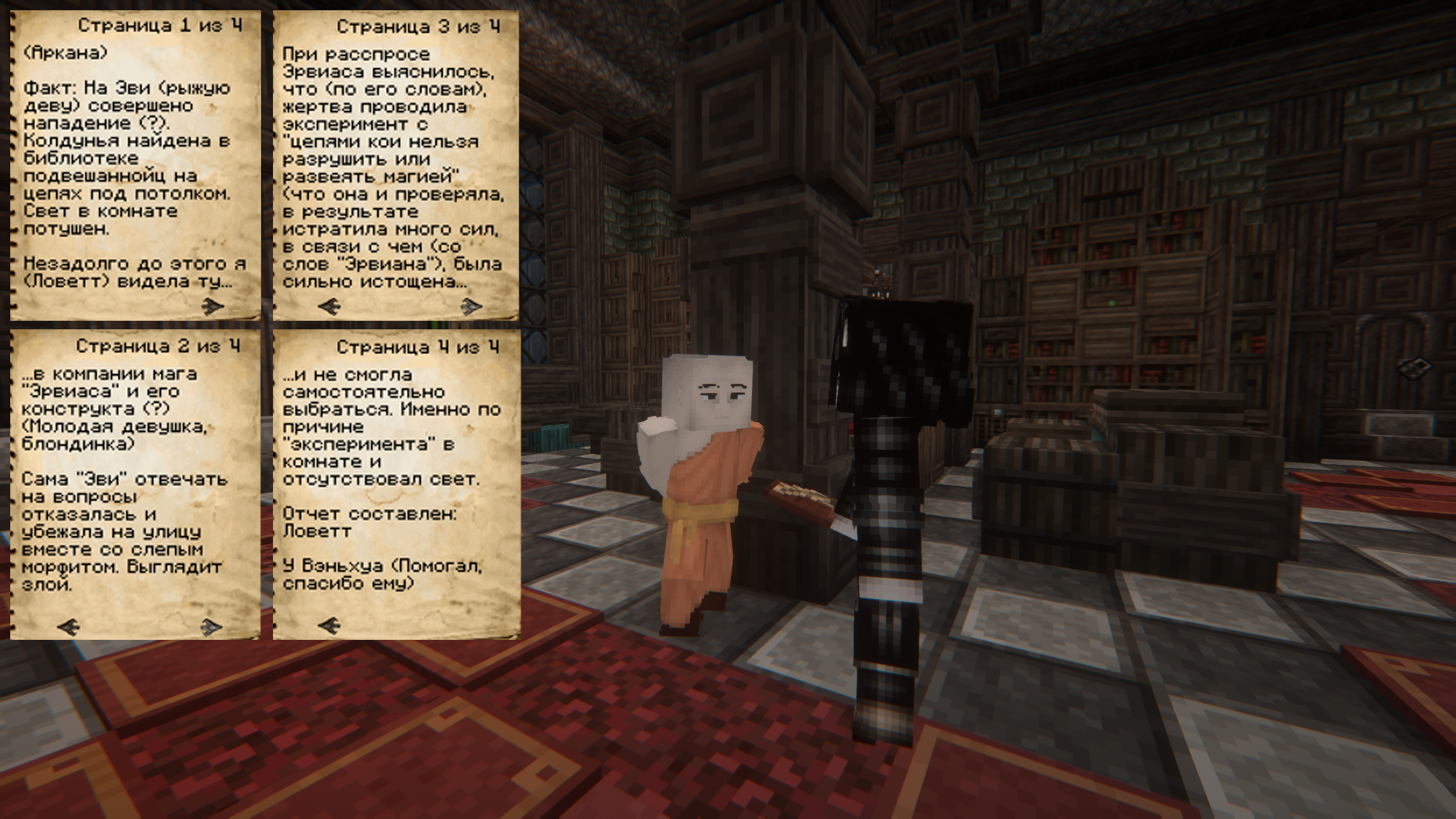Turn forward from book page 1
Screen dimensions: 1456x819
click(213, 307)
